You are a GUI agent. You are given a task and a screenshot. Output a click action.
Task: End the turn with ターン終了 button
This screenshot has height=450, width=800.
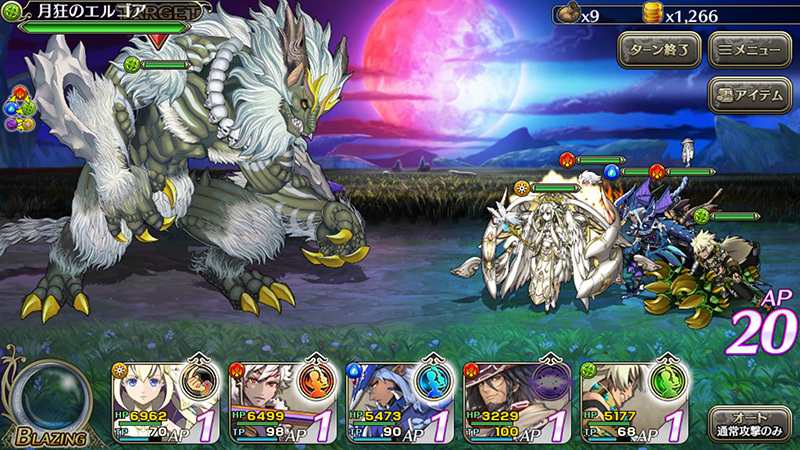point(658,50)
